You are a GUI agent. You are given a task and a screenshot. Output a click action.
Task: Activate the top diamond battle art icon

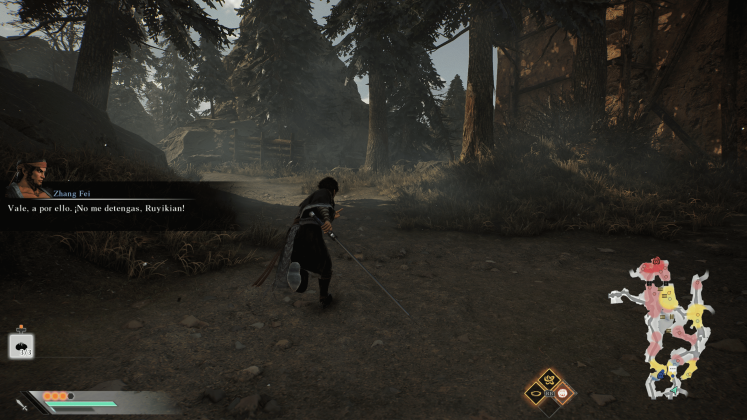point(549,377)
